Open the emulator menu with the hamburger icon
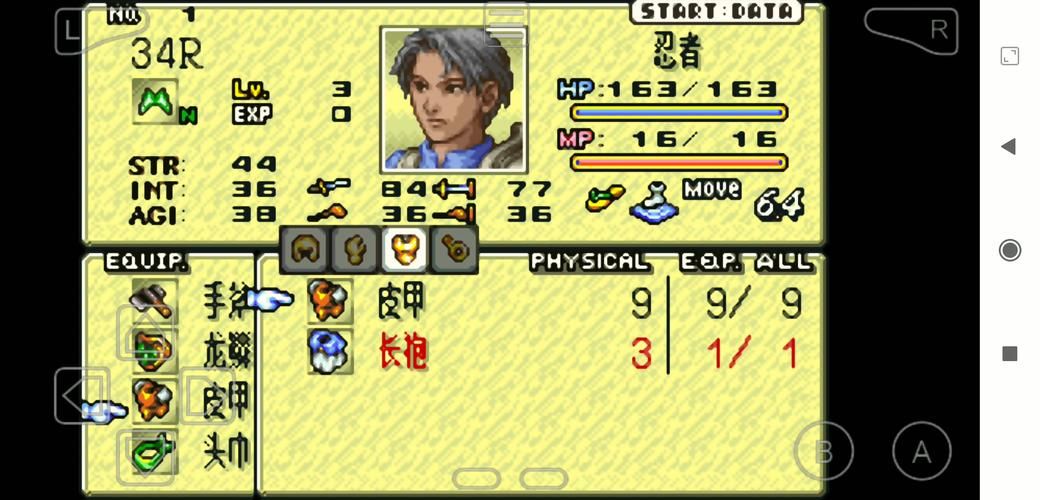The height and width of the screenshot is (500, 1040). pyautogui.click(x=506, y=24)
